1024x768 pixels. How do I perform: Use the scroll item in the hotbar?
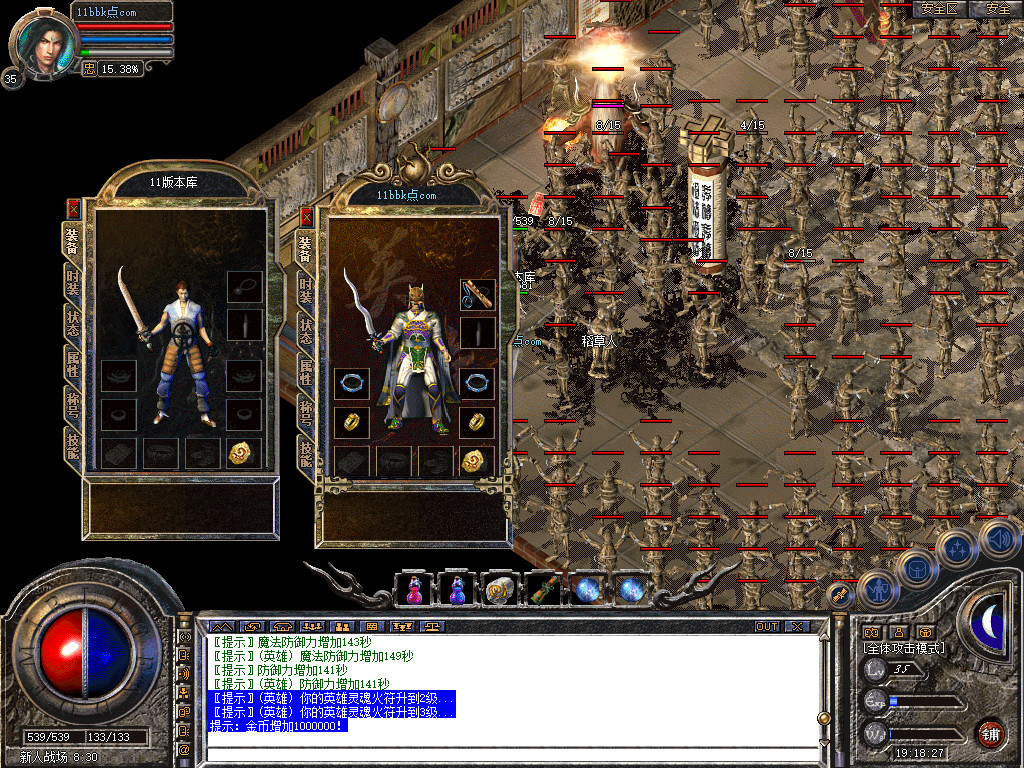point(498,590)
